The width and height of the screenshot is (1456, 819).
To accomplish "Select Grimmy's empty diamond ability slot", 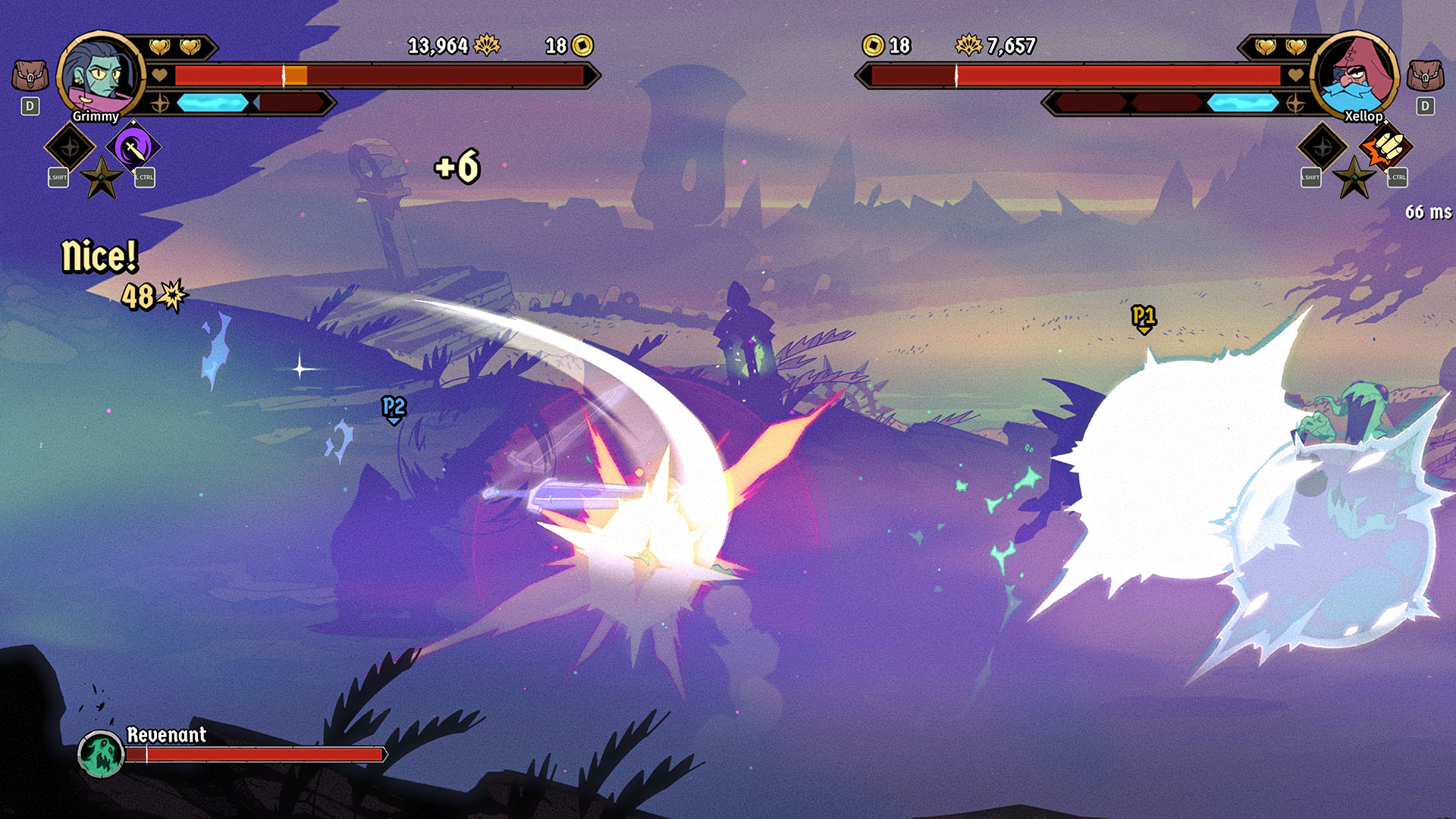I will (70, 147).
